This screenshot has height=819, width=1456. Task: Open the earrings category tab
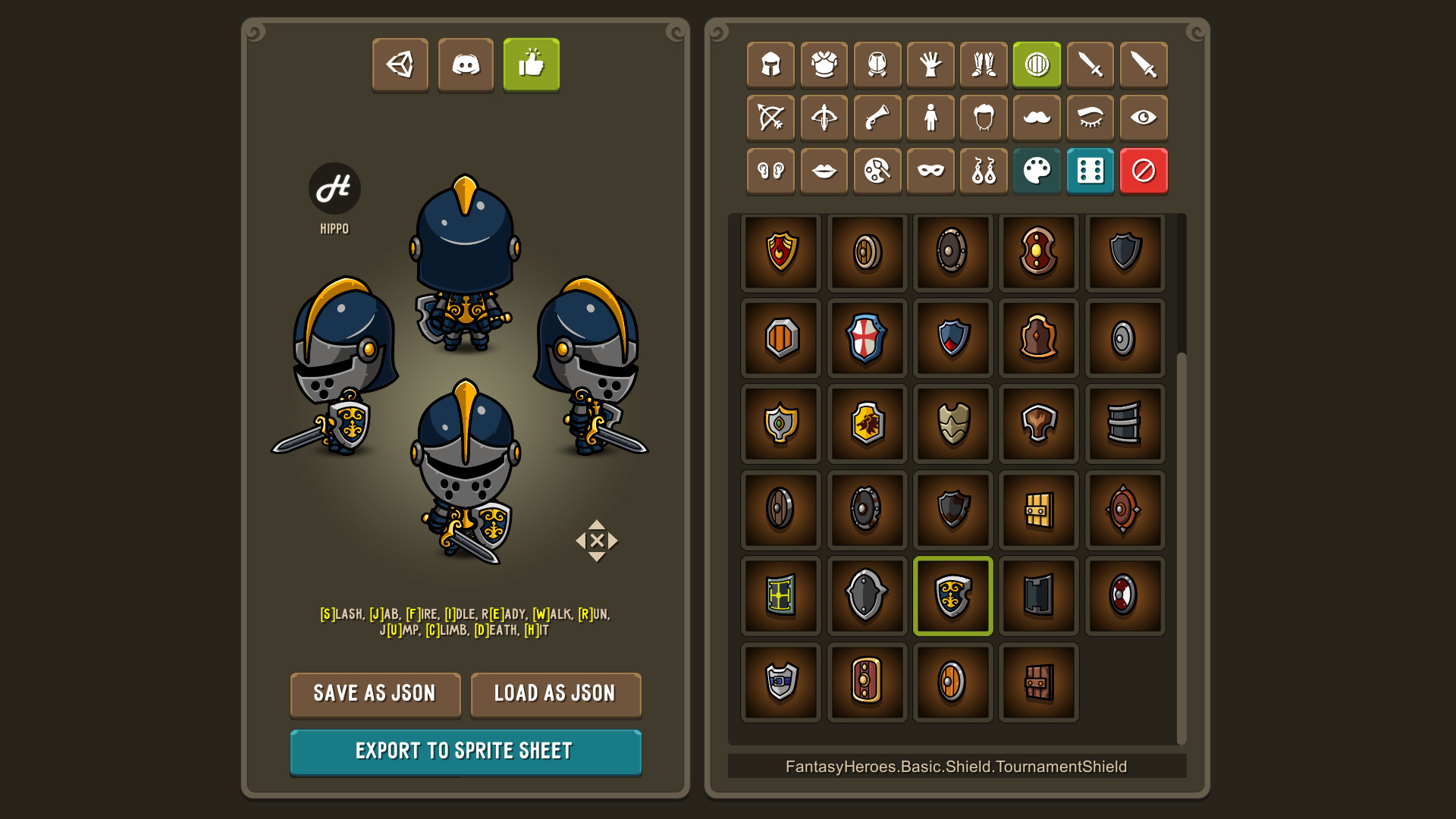[984, 171]
